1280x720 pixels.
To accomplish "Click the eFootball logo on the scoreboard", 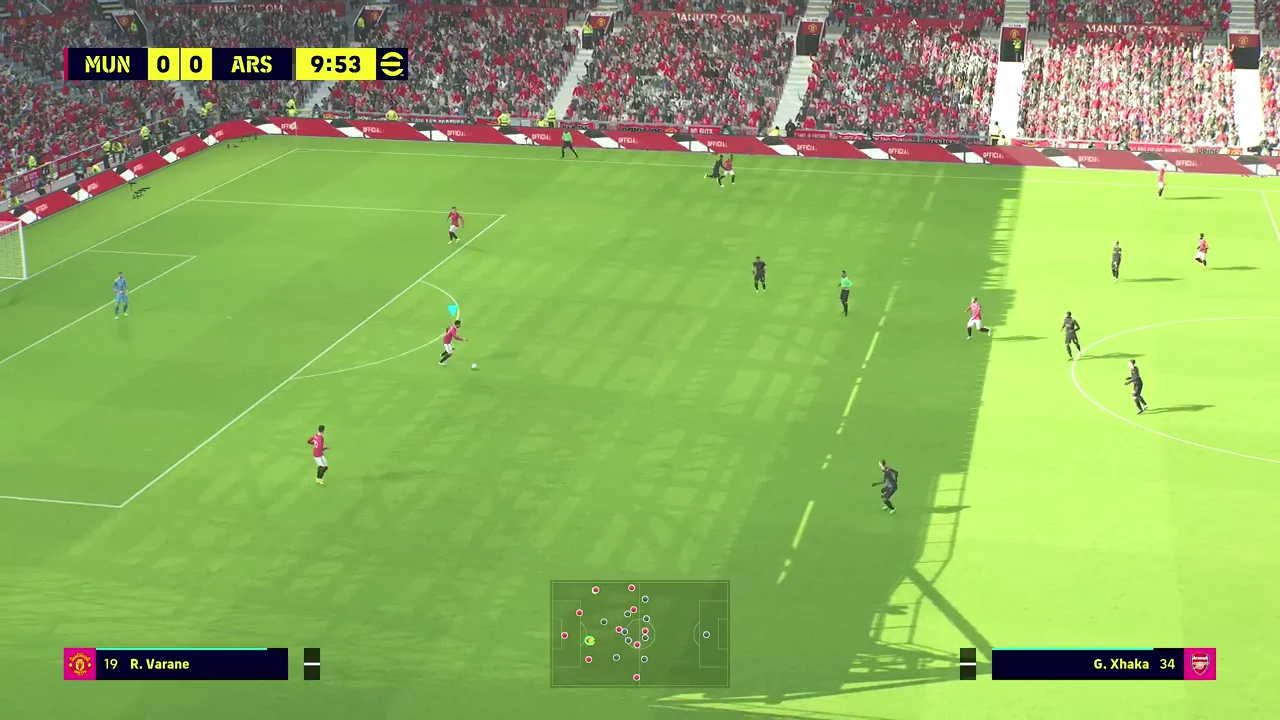I will [x=390, y=64].
